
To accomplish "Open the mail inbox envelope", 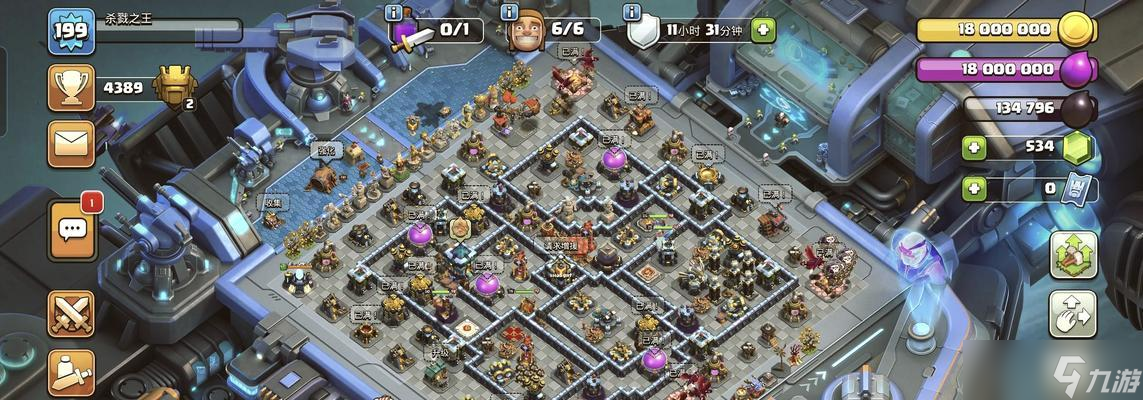I will 71,143.
